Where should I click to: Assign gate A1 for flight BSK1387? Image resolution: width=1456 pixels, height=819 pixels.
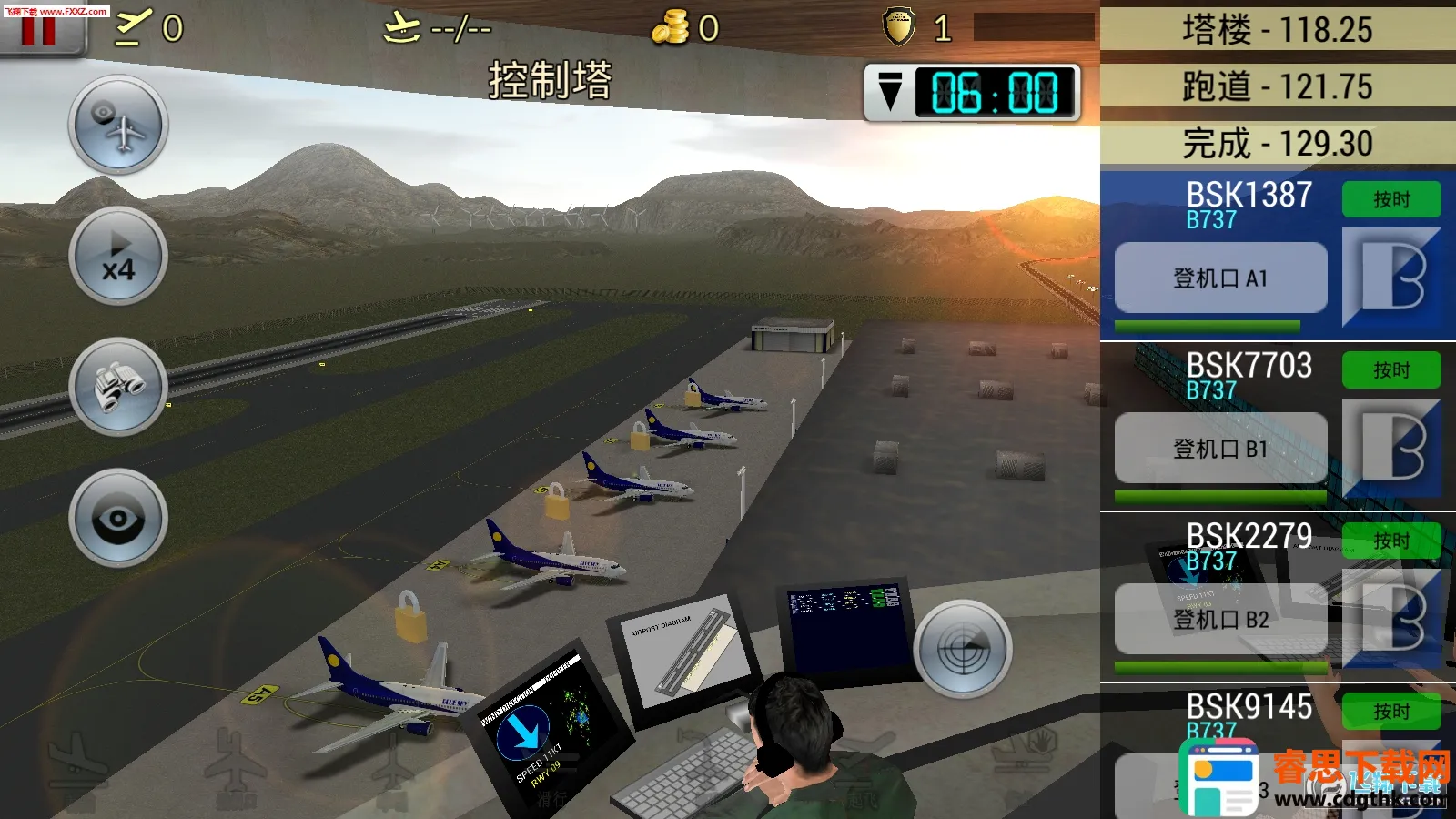1220,278
